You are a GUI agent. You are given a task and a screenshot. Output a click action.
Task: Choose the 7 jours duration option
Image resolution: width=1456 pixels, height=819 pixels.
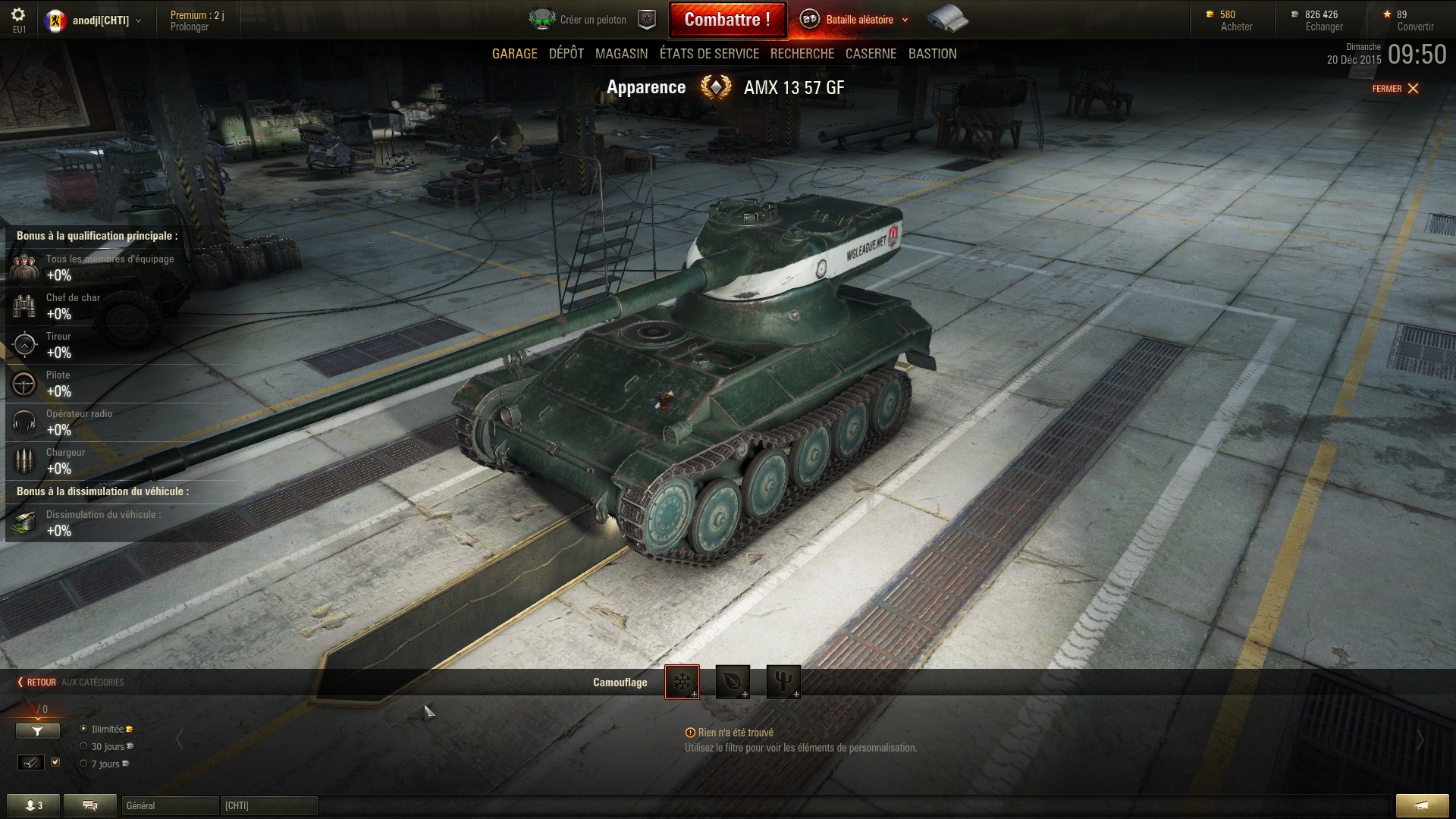pyautogui.click(x=84, y=764)
